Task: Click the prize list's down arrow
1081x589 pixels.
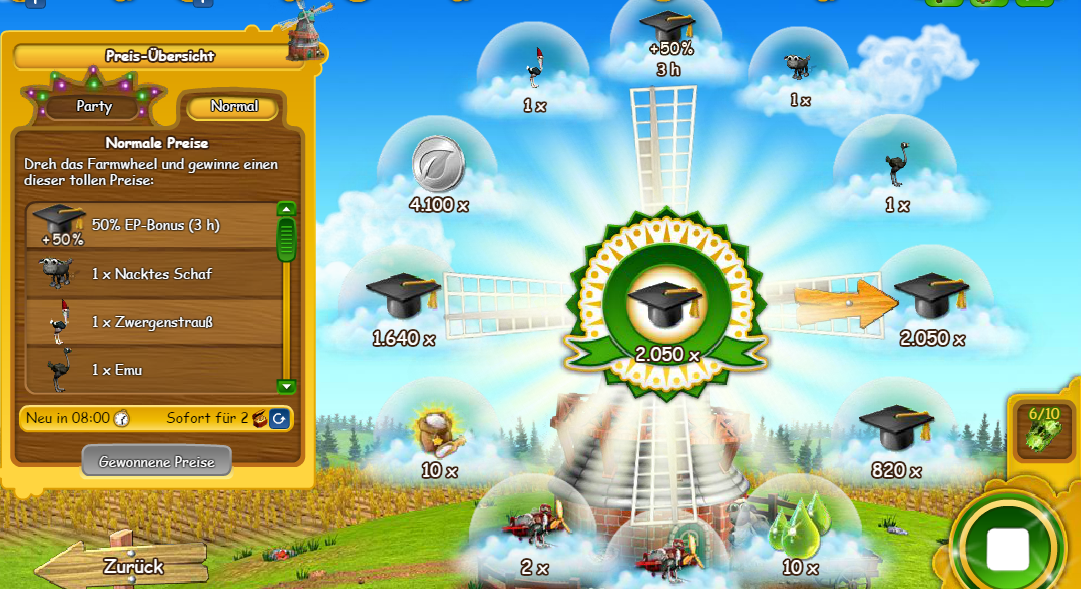Action: click(287, 386)
